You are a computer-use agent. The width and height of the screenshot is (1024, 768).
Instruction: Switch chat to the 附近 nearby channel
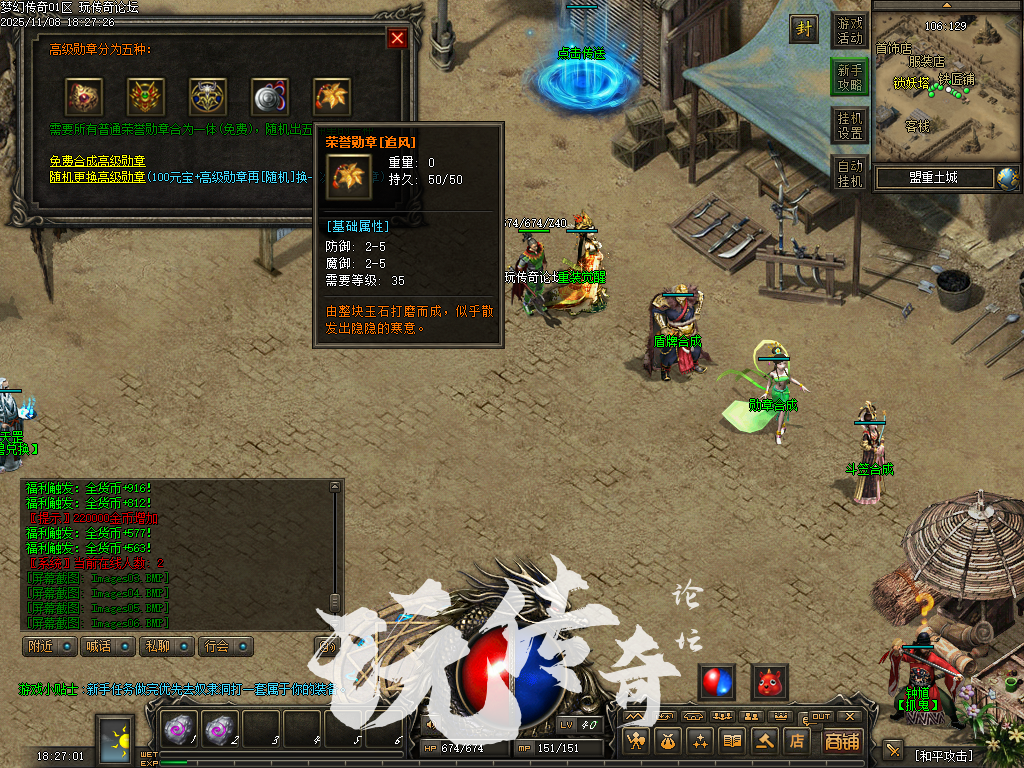(50, 646)
